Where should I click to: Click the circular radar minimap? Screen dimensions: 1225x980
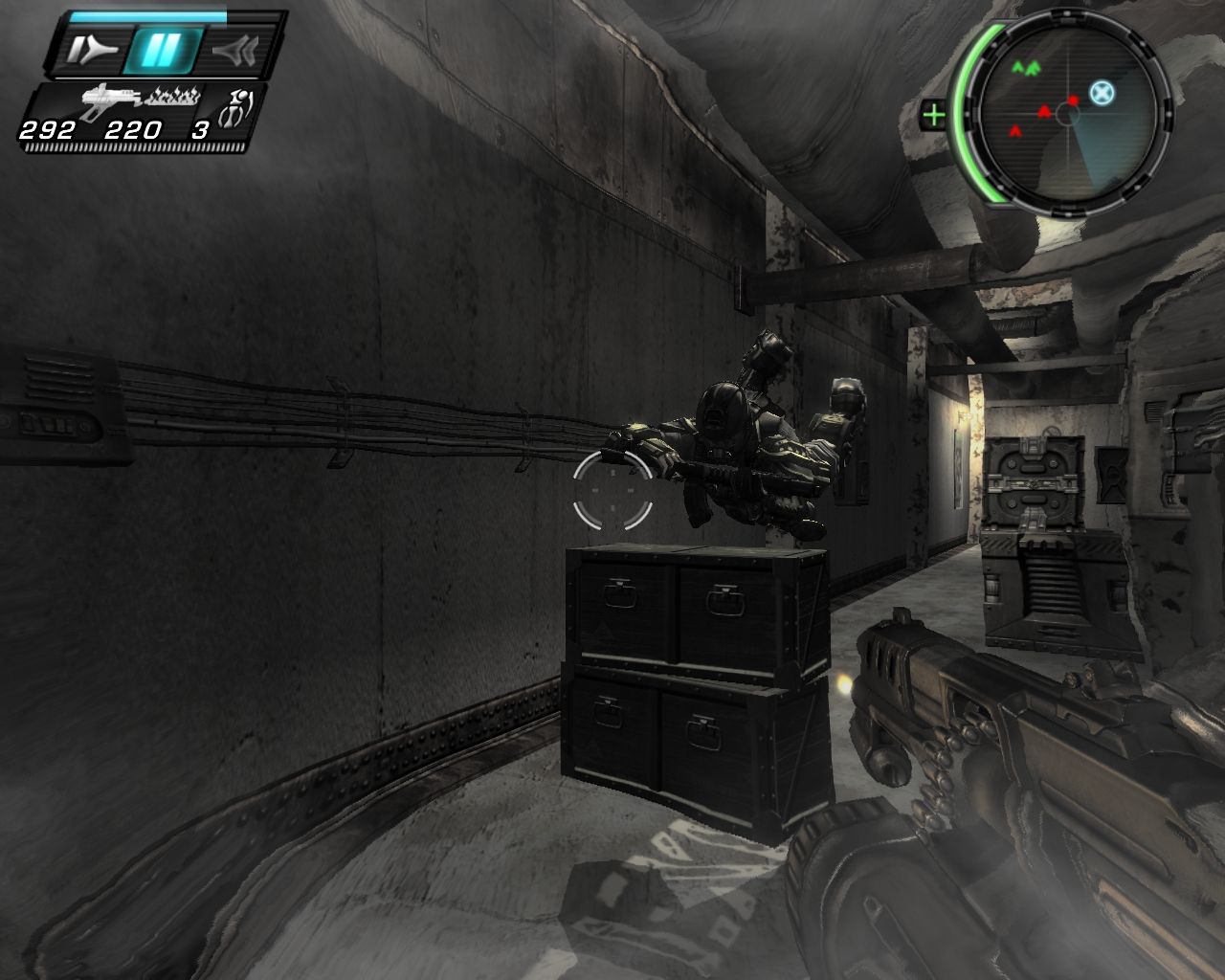(x=1069, y=115)
